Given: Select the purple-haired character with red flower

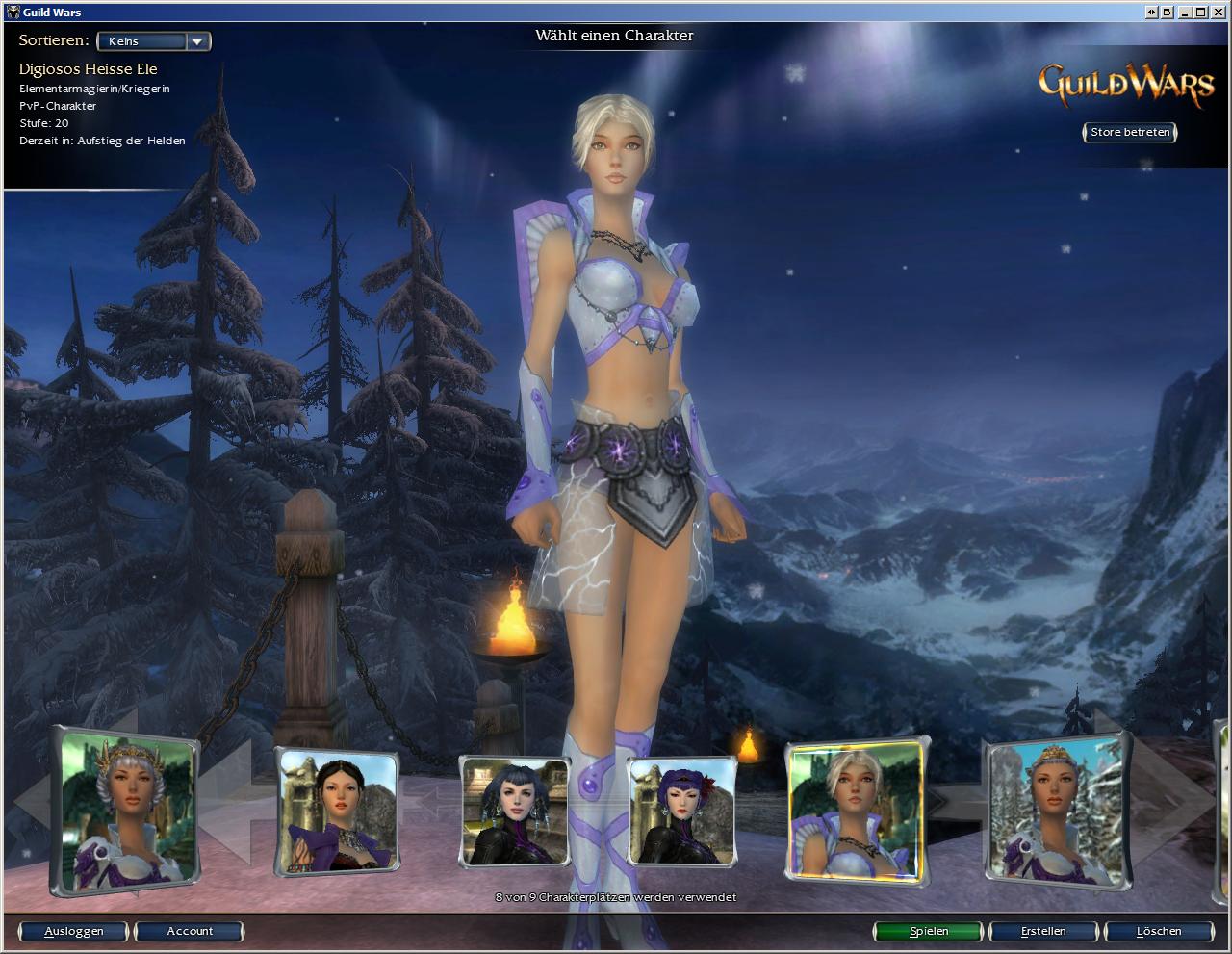Looking at the screenshot, I should click(x=681, y=811).
